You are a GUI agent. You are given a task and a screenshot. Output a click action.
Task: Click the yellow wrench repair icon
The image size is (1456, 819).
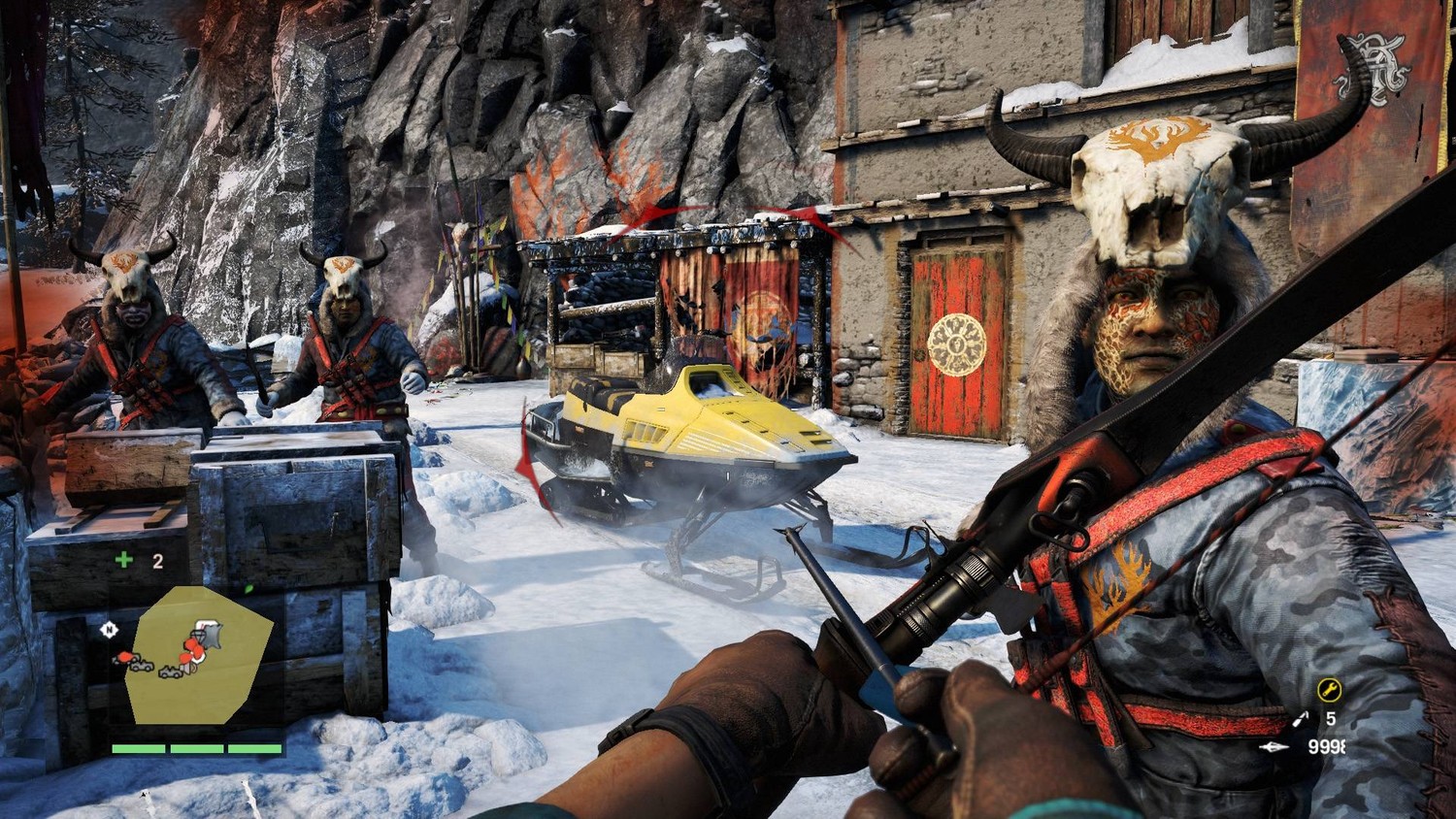click(1329, 690)
